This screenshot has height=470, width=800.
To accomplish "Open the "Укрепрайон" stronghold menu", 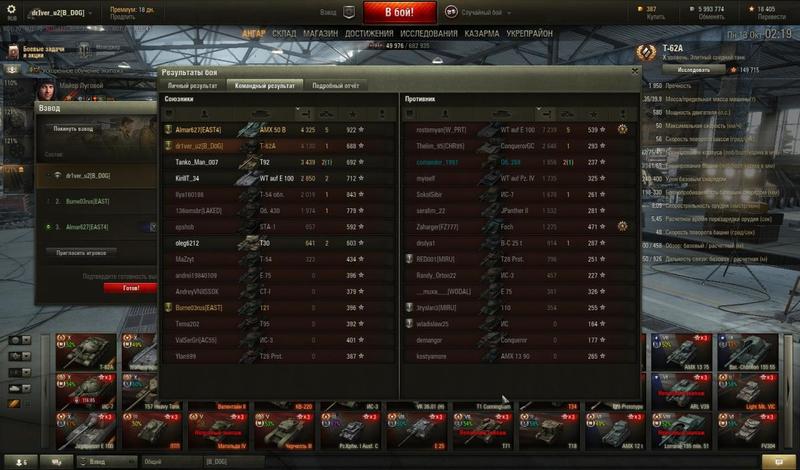I will (x=530, y=33).
